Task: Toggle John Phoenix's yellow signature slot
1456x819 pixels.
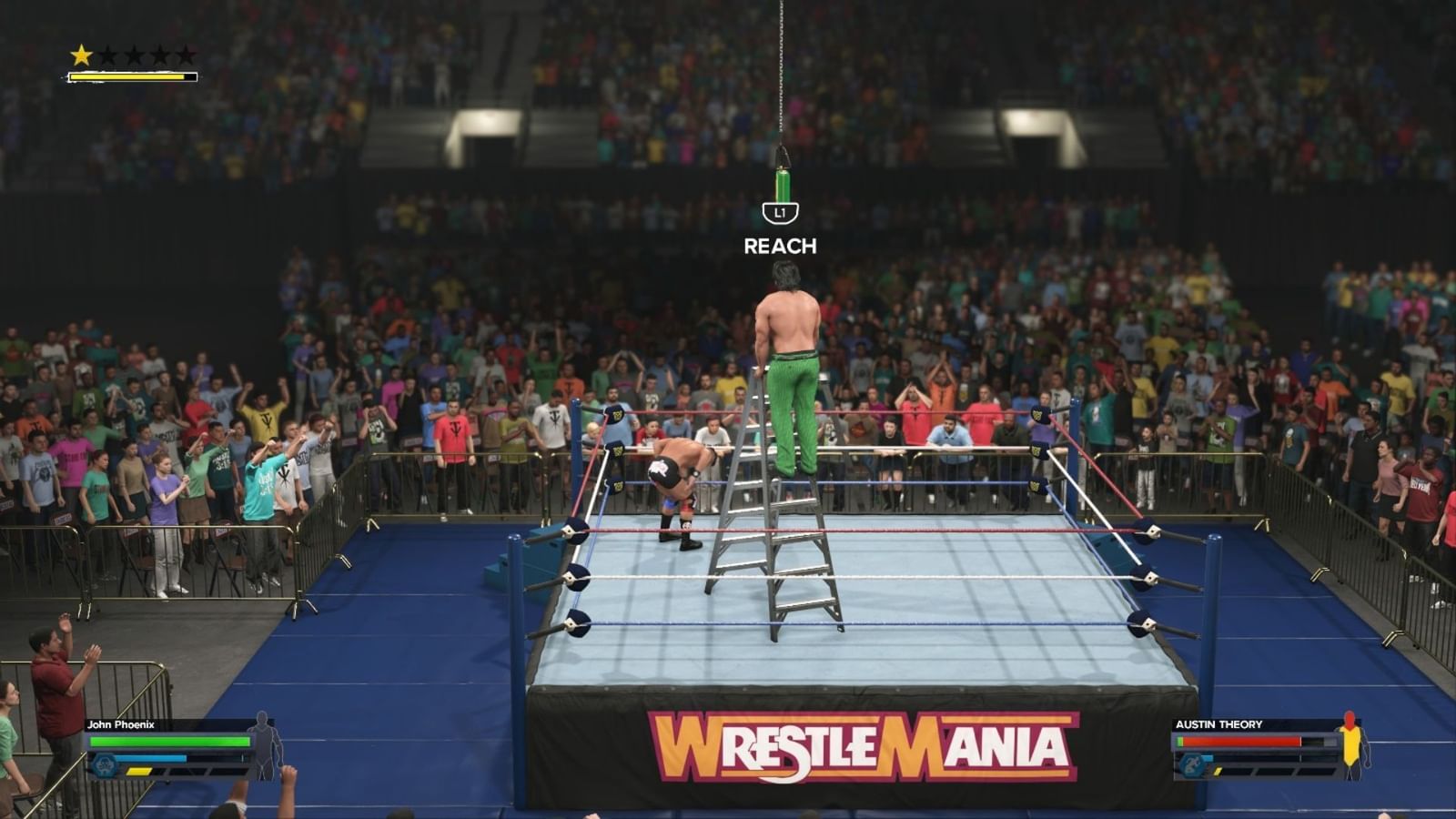Action: point(139,772)
